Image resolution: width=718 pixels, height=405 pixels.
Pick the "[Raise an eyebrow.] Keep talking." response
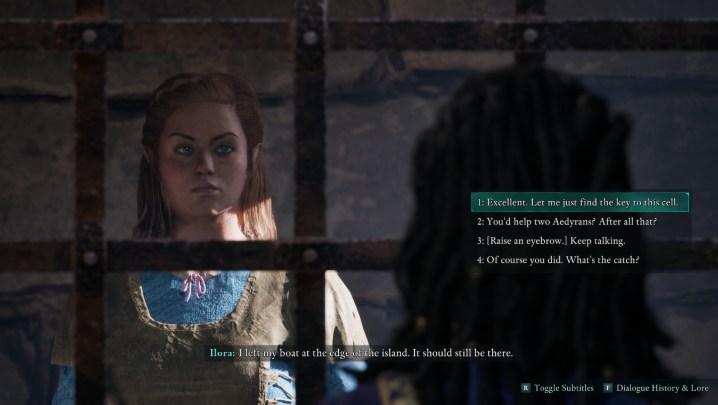[551, 240]
